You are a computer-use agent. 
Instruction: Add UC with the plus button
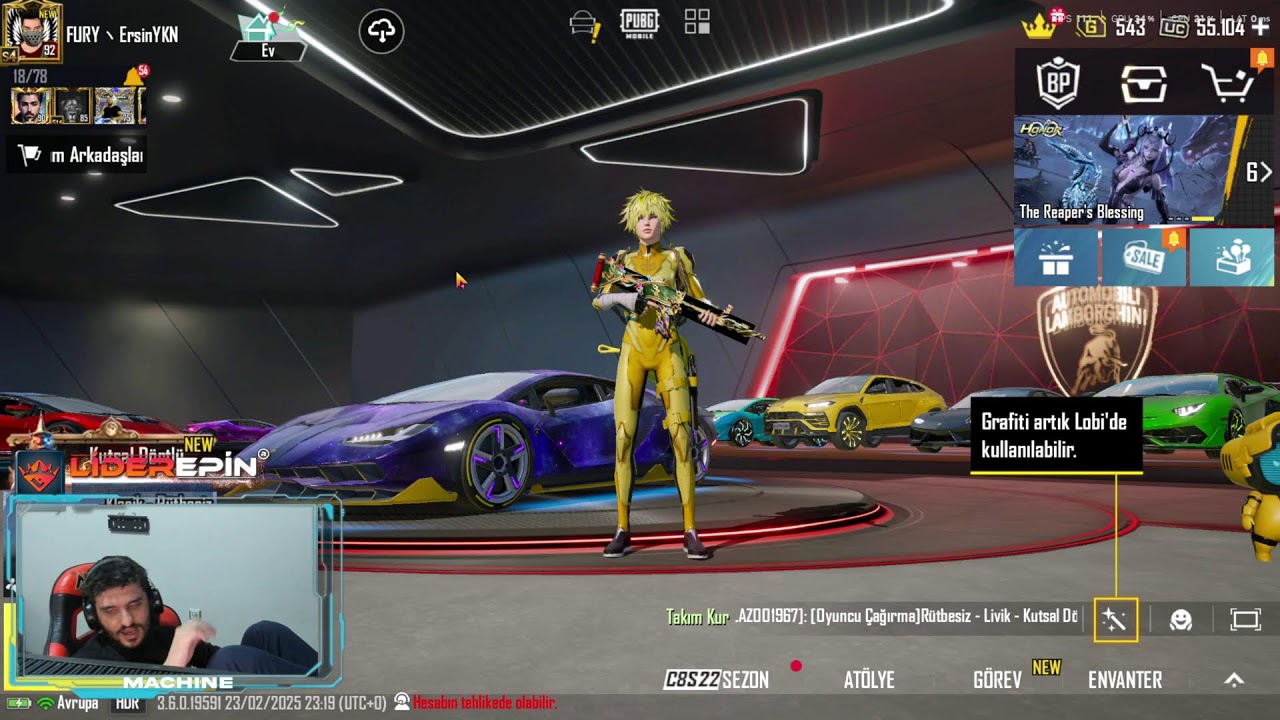click(1261, 27)
